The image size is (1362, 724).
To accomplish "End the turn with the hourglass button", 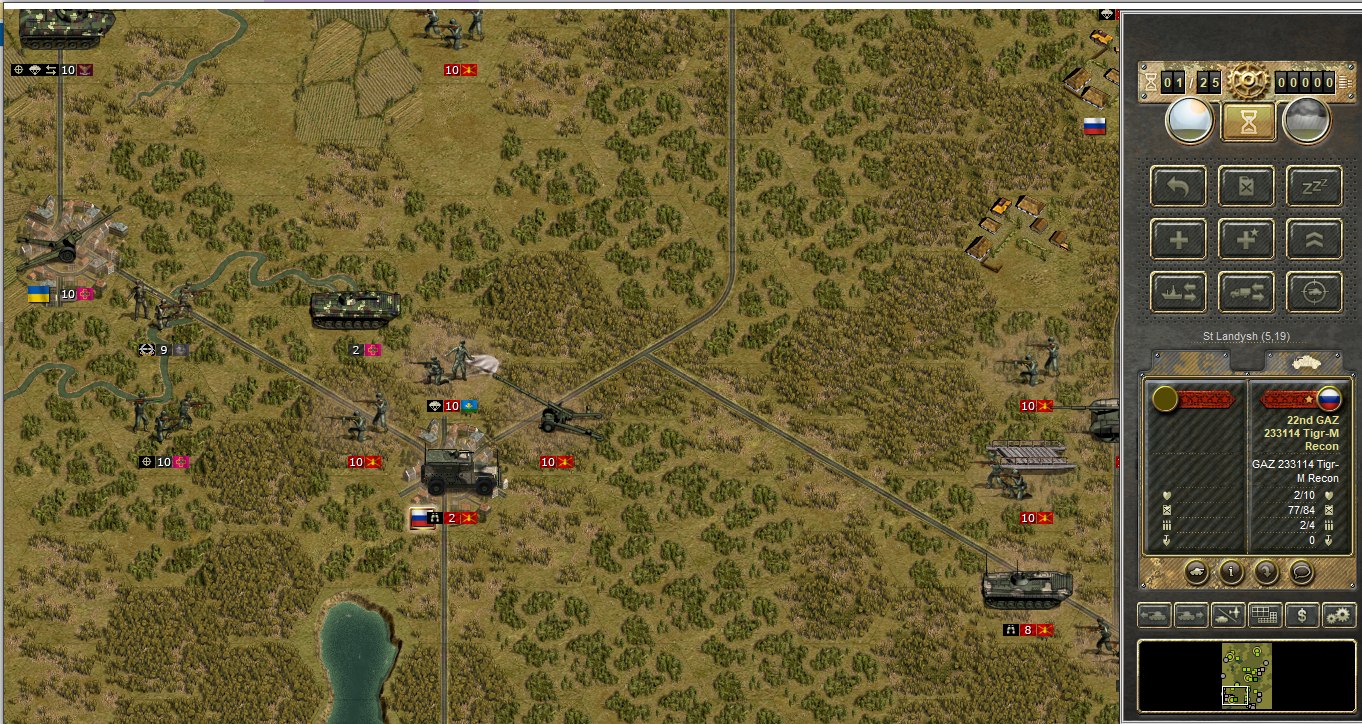I will pos(1247,122).
